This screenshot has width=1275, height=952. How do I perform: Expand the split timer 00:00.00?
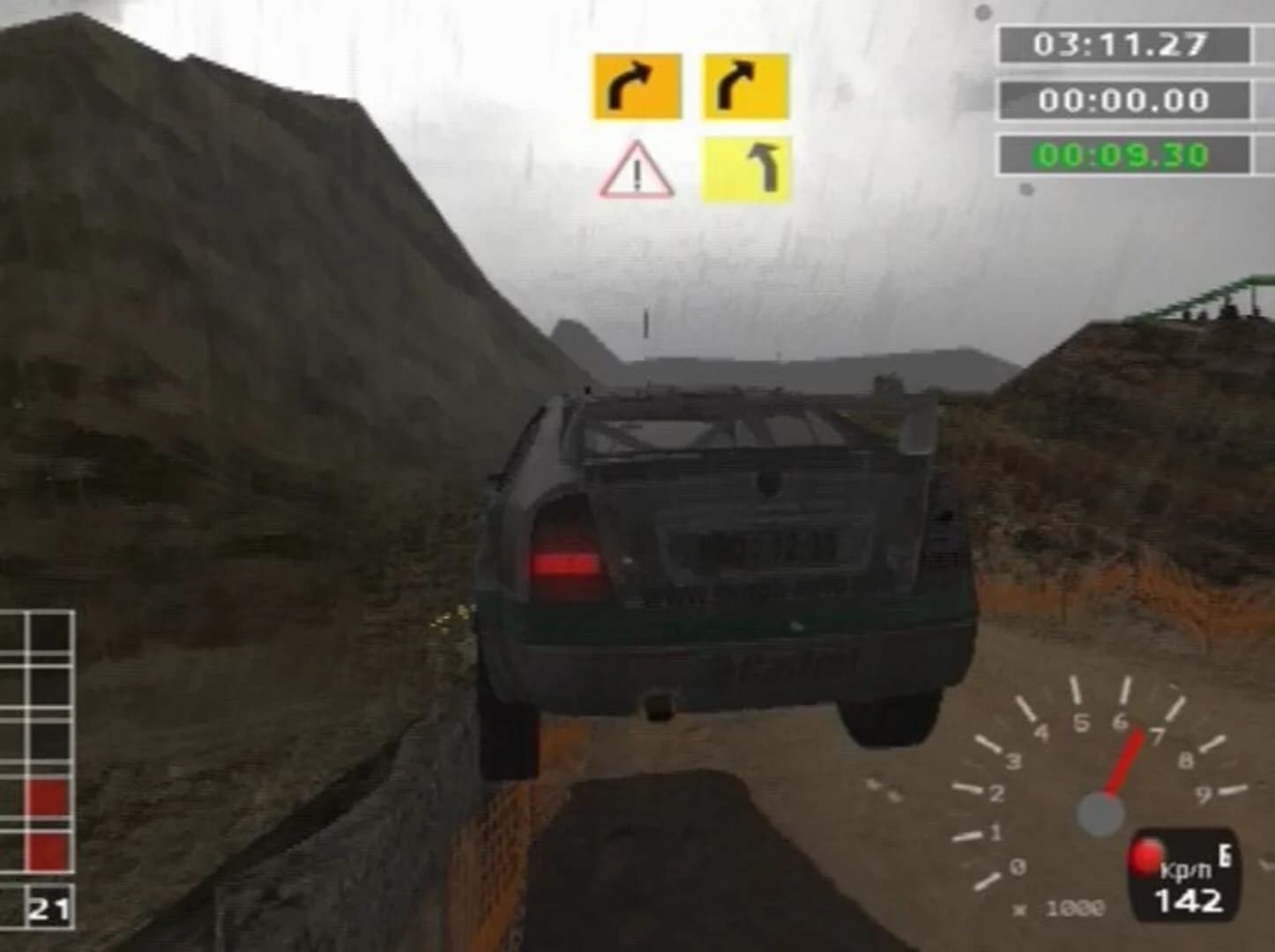pyautogui.click(x=1122, y=100)
